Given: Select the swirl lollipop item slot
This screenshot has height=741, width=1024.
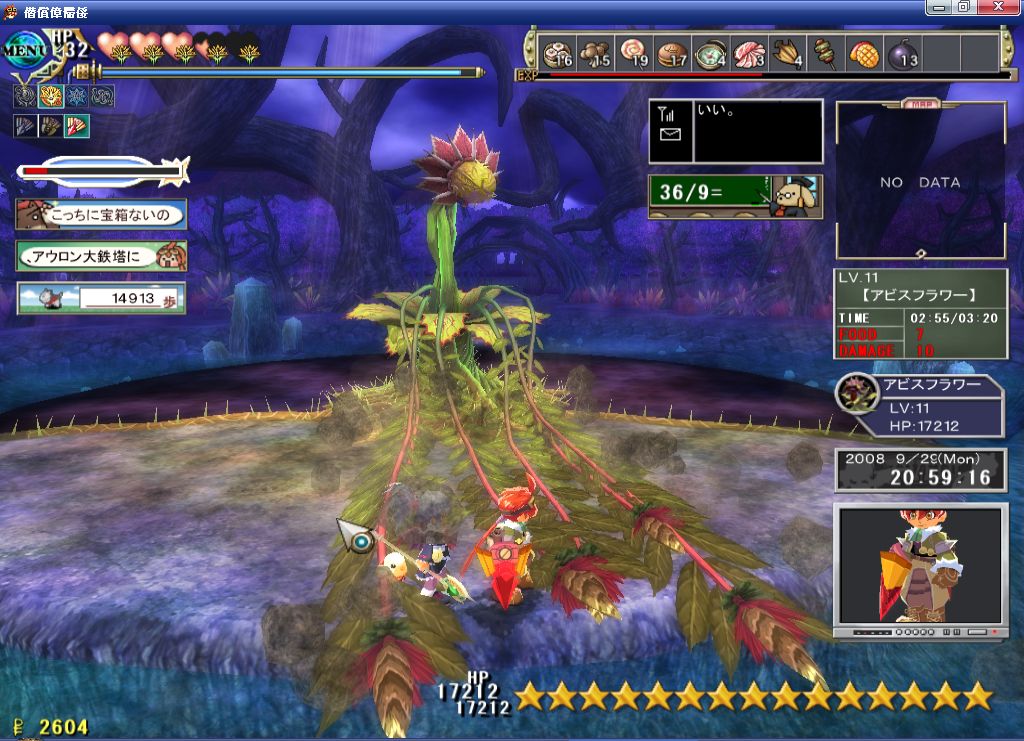Looking at the screenshot, I should coord(633,52).
